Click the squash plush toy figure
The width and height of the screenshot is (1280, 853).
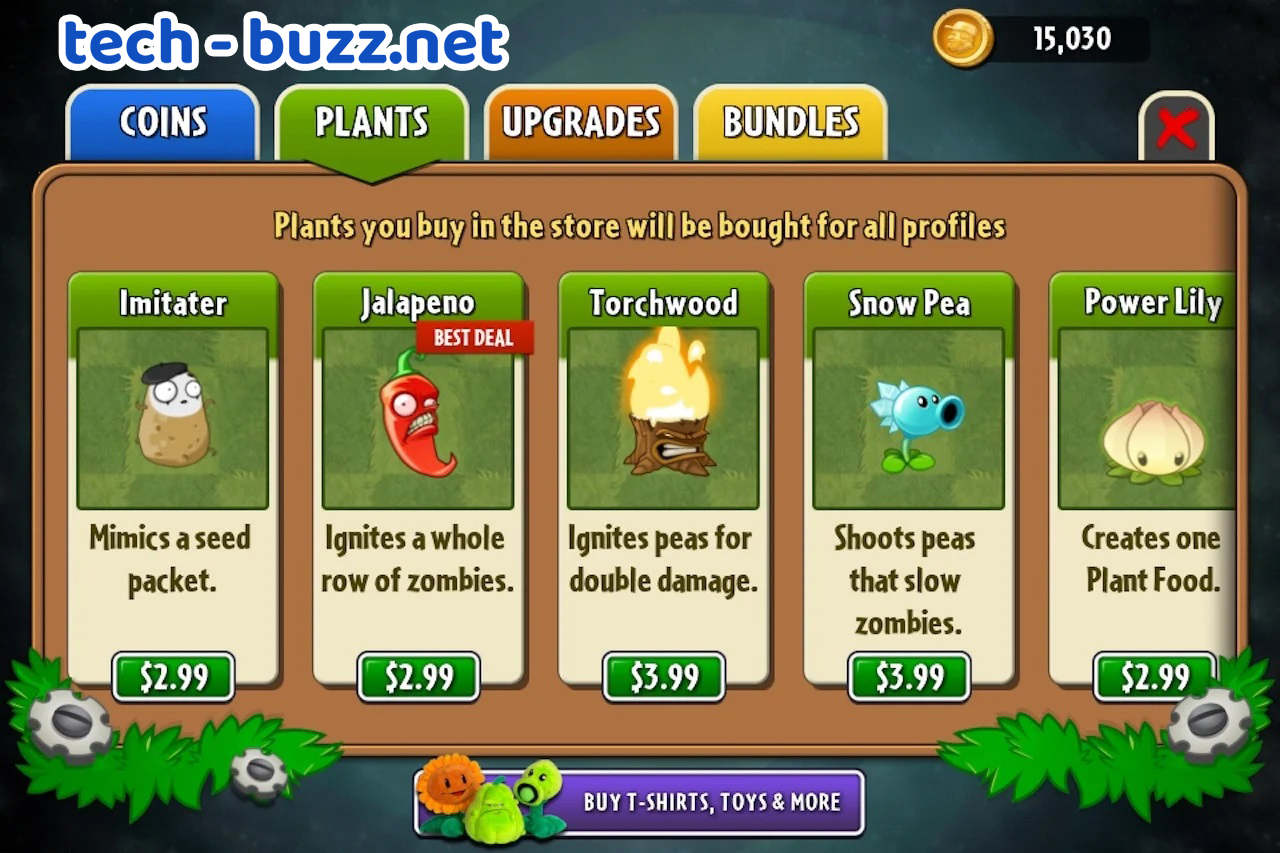coord(495,815)
